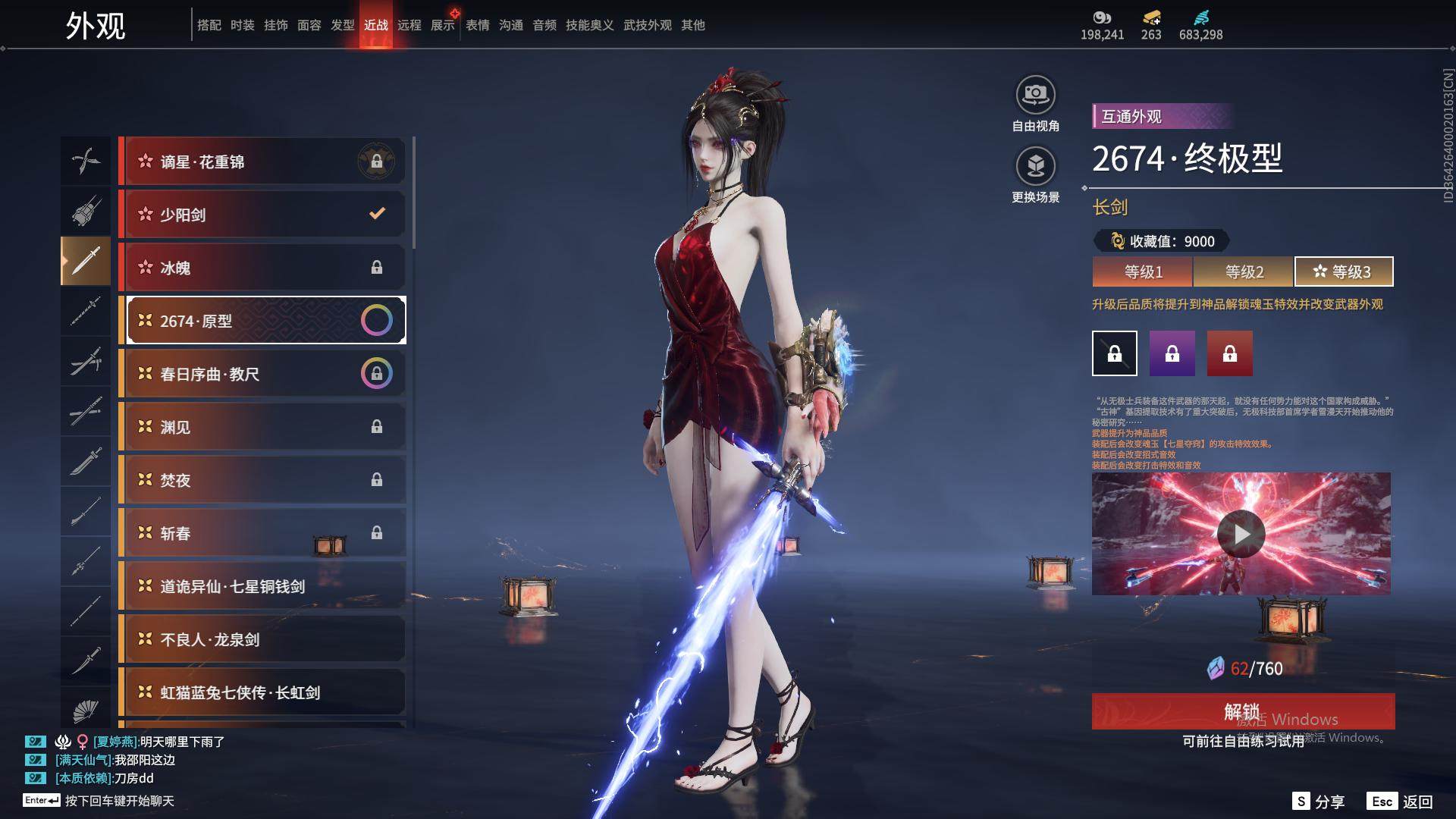Switch to the 等级1 tier
The image size is (1456, 819).
point(1143,271)
